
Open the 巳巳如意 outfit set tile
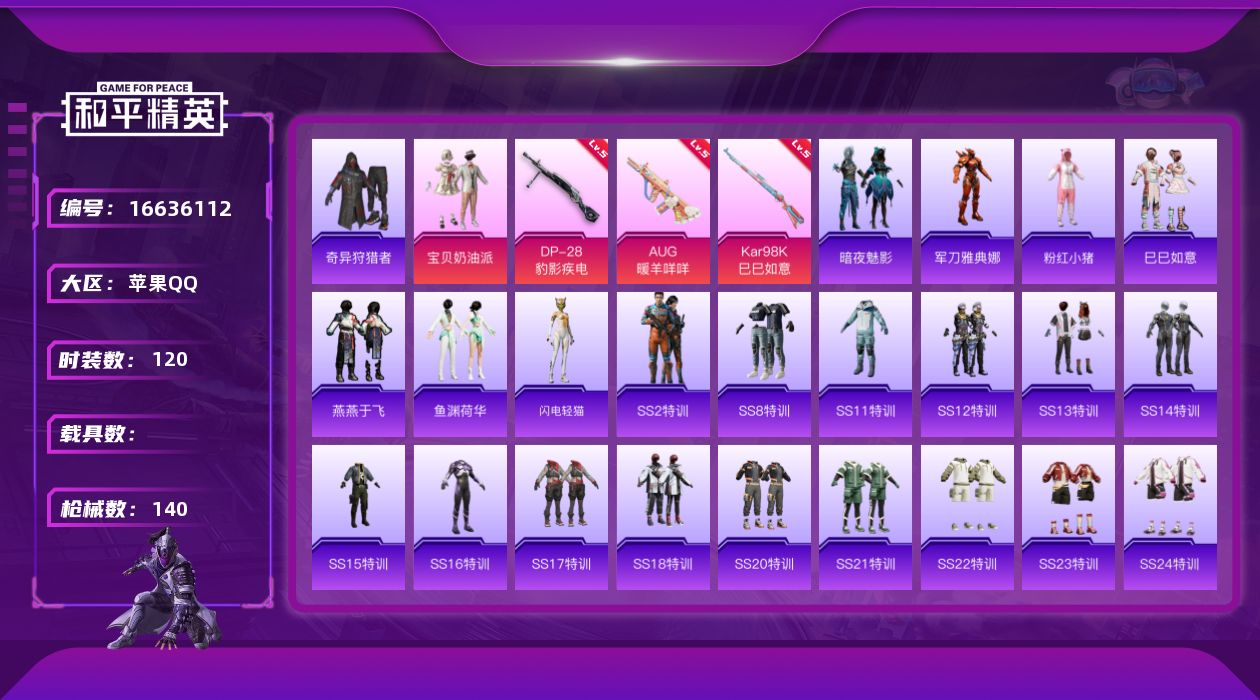tap(1170, 211)
